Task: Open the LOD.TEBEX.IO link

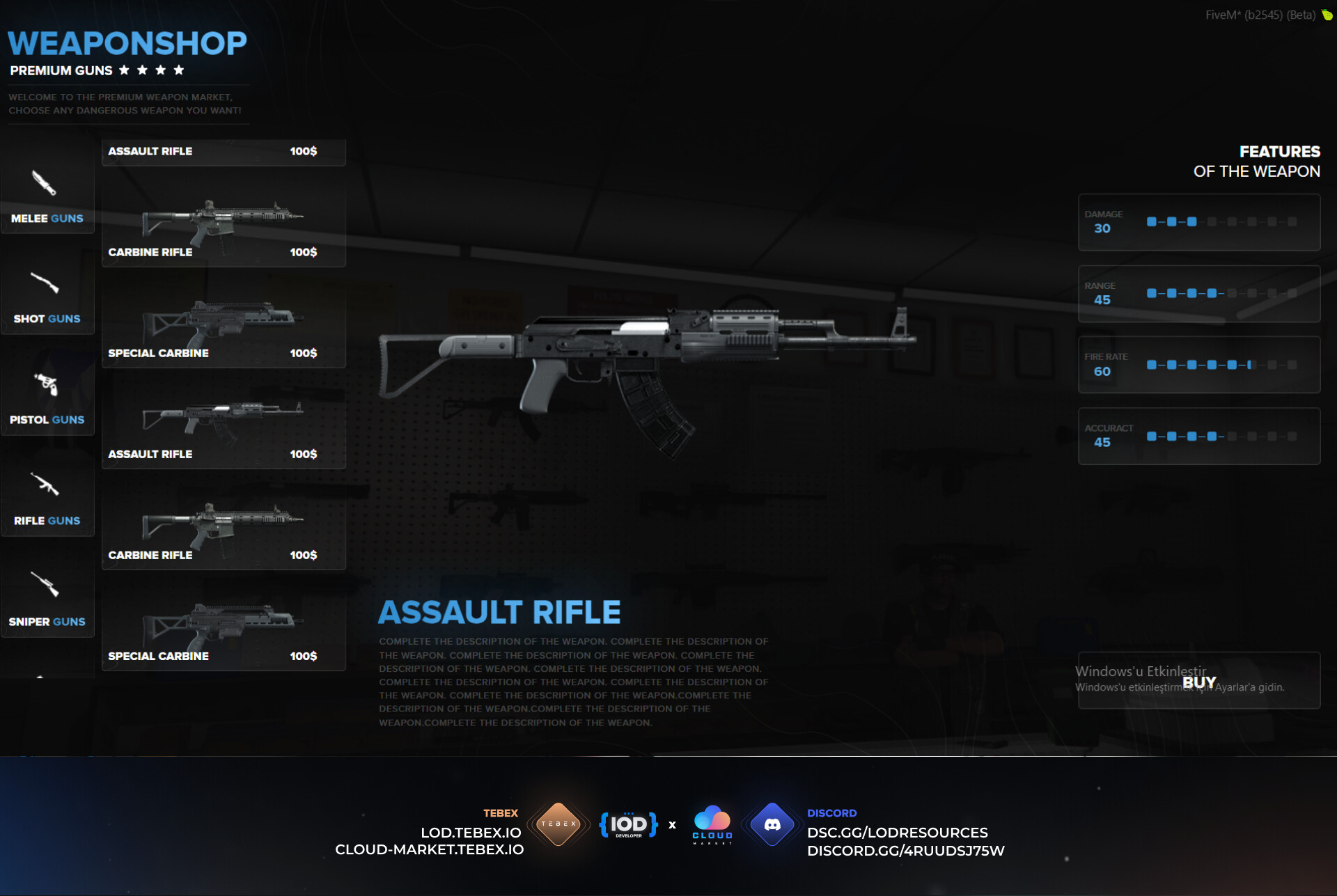Action: 469,832
